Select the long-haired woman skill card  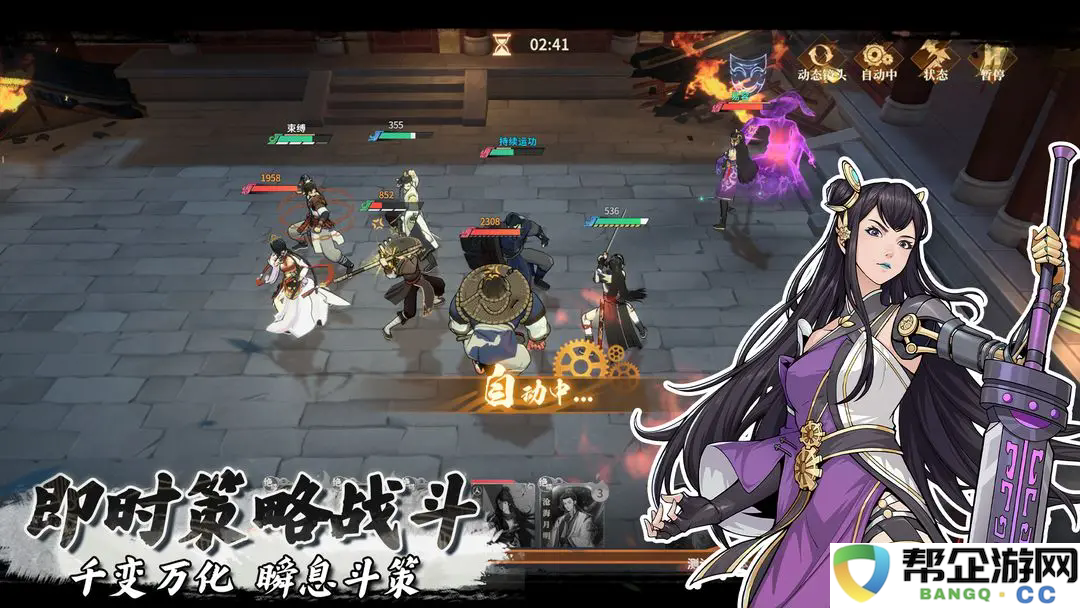[x=508, y=516]
